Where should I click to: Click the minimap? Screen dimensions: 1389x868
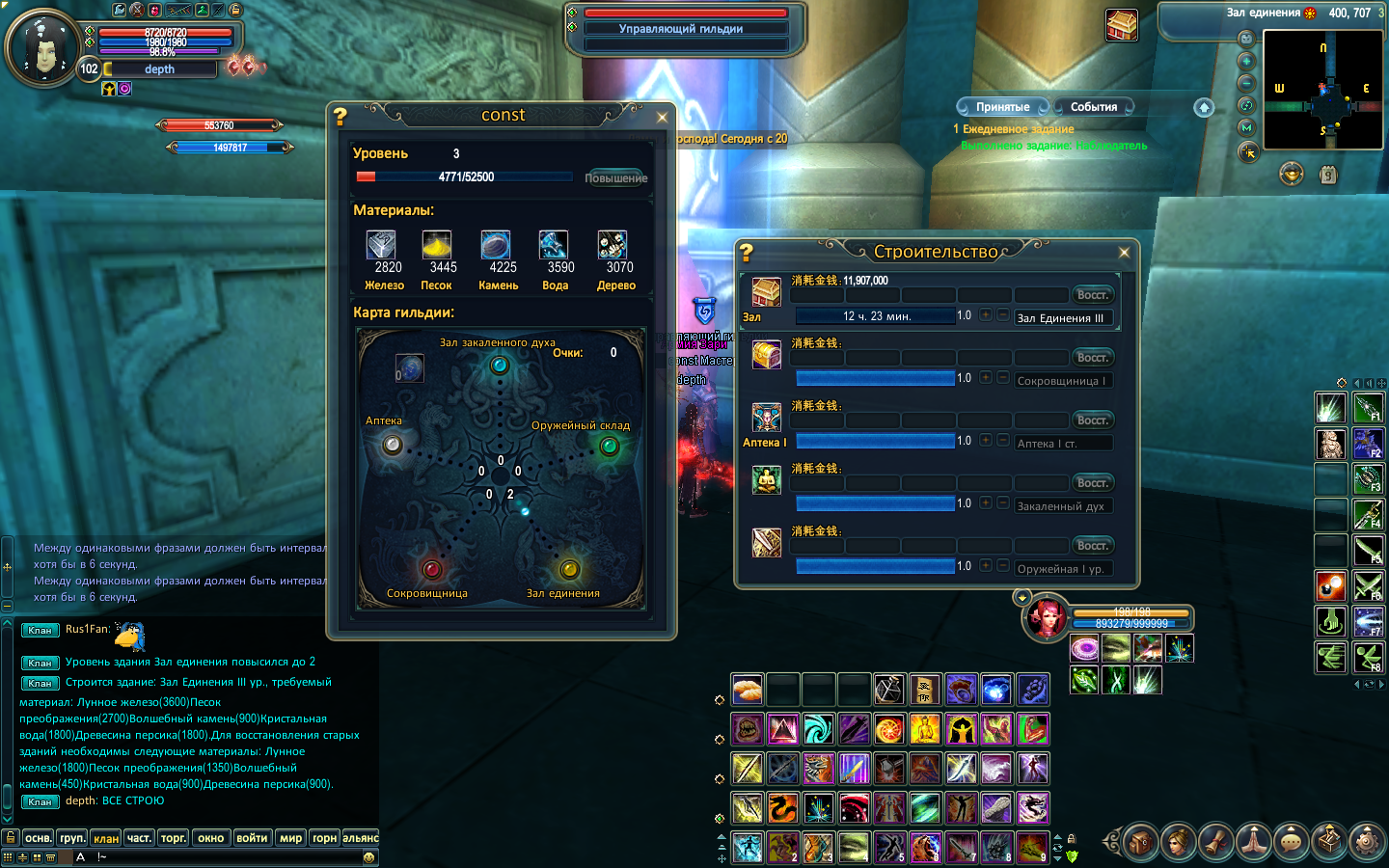(x=1322, y=90)
